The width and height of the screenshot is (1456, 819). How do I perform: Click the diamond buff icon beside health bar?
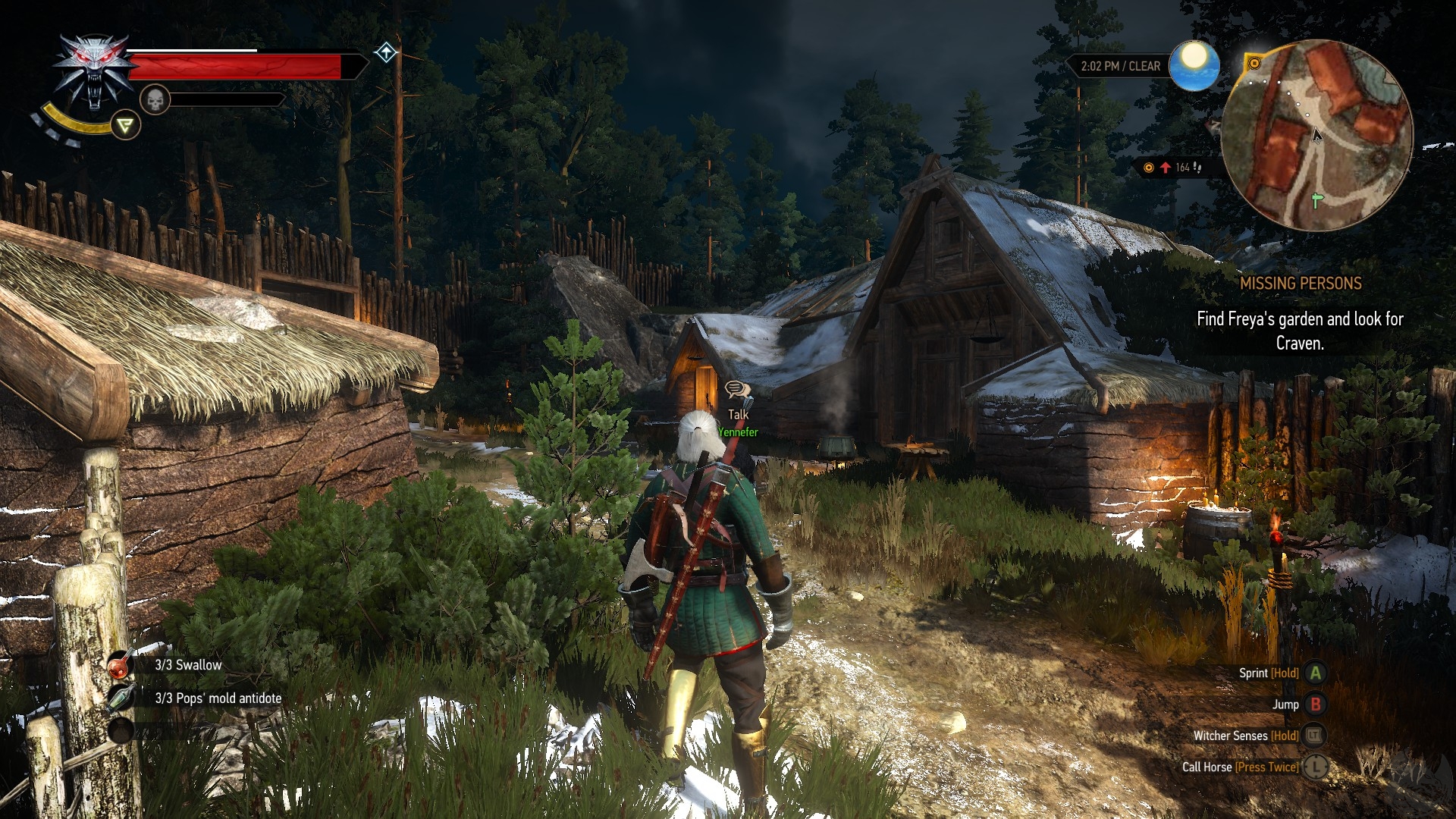386,53
